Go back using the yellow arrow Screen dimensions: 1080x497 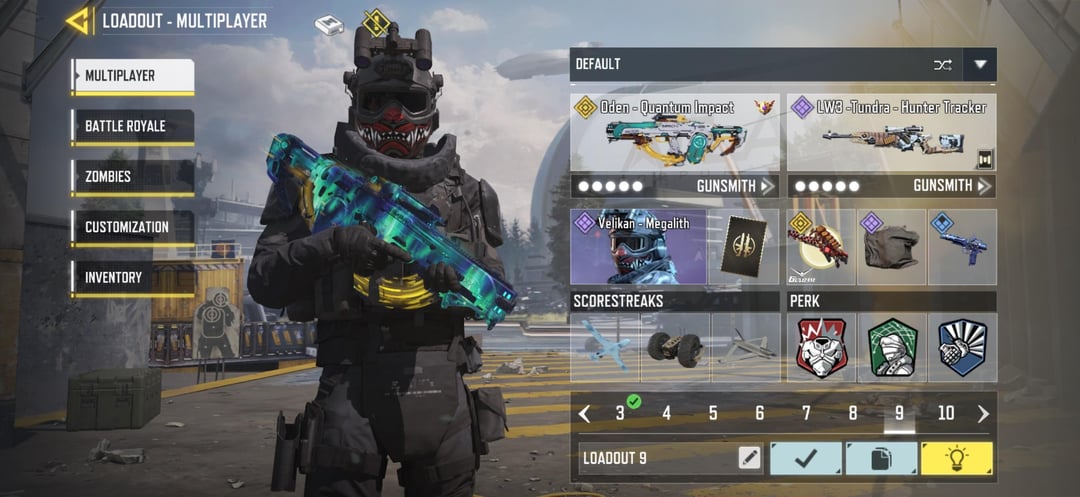tap(79, 20)
